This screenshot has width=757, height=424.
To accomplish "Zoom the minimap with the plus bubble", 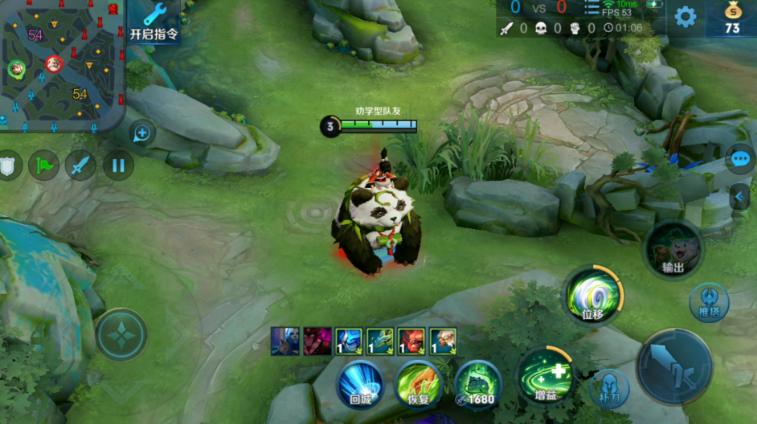I will pos(142,132).
